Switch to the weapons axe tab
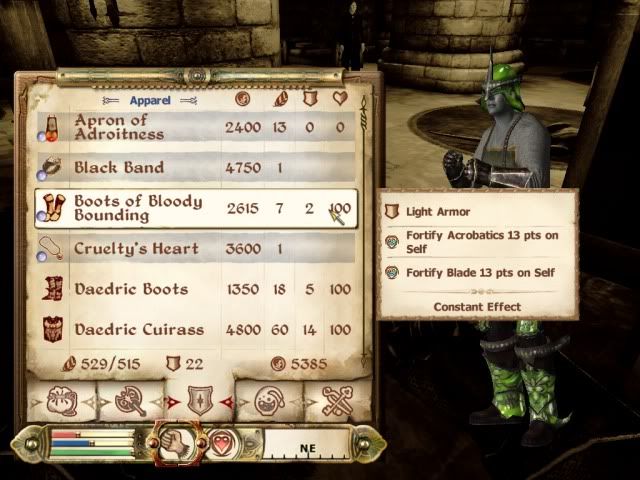 click(132, 400)
